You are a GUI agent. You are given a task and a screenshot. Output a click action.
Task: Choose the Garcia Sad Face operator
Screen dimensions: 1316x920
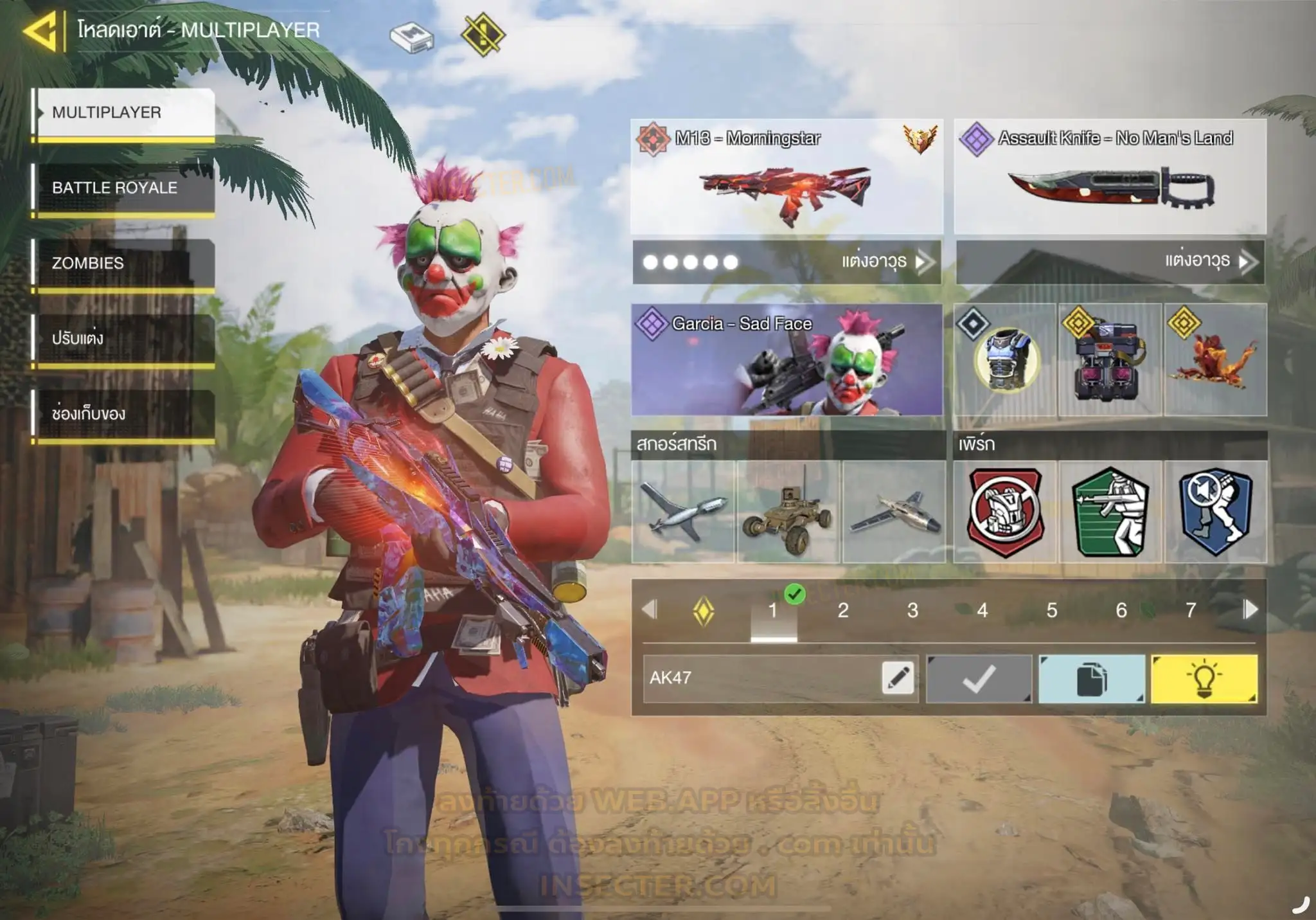point(787,360)
